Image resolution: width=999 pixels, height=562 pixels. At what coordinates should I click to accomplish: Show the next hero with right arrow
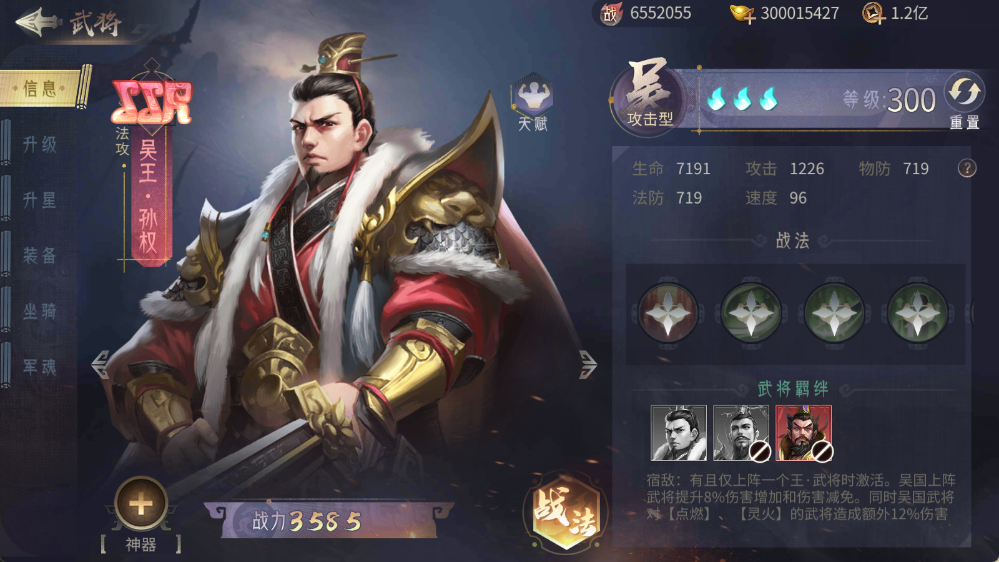pyautogui.click(x=588, y=365)
